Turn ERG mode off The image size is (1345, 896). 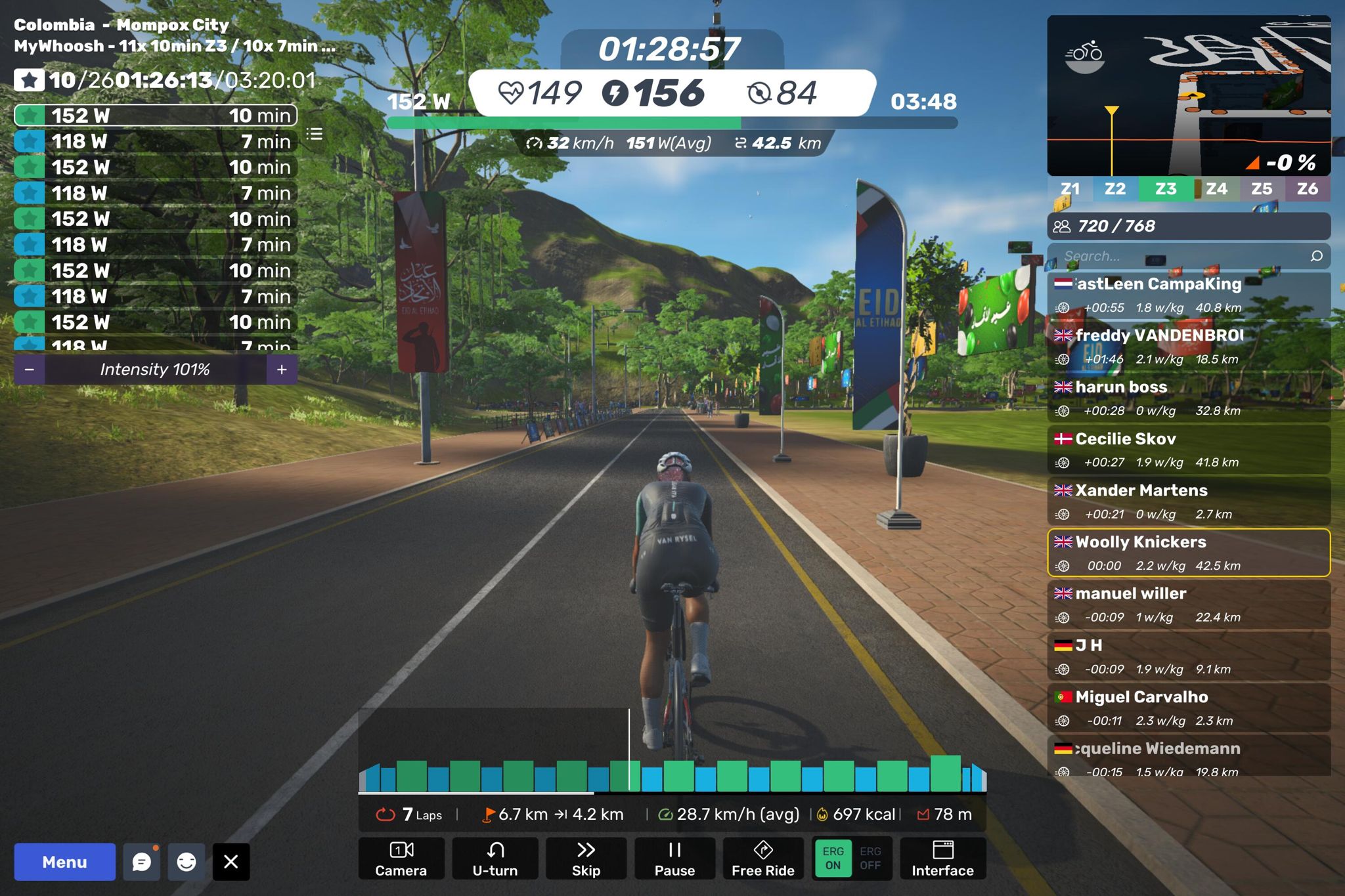(x=870, y=858)
